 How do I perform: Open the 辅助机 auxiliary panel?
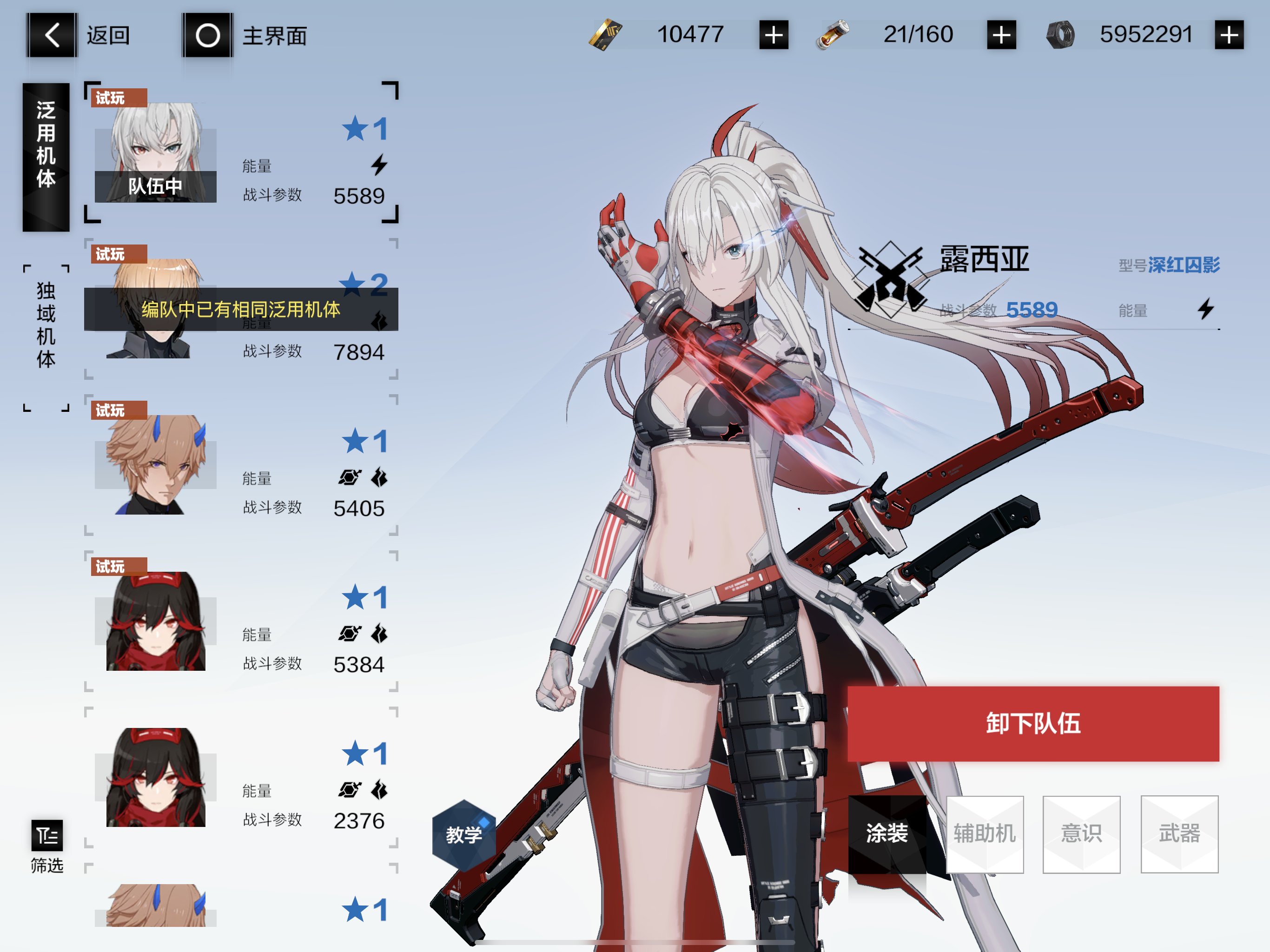tap(985, 834)
